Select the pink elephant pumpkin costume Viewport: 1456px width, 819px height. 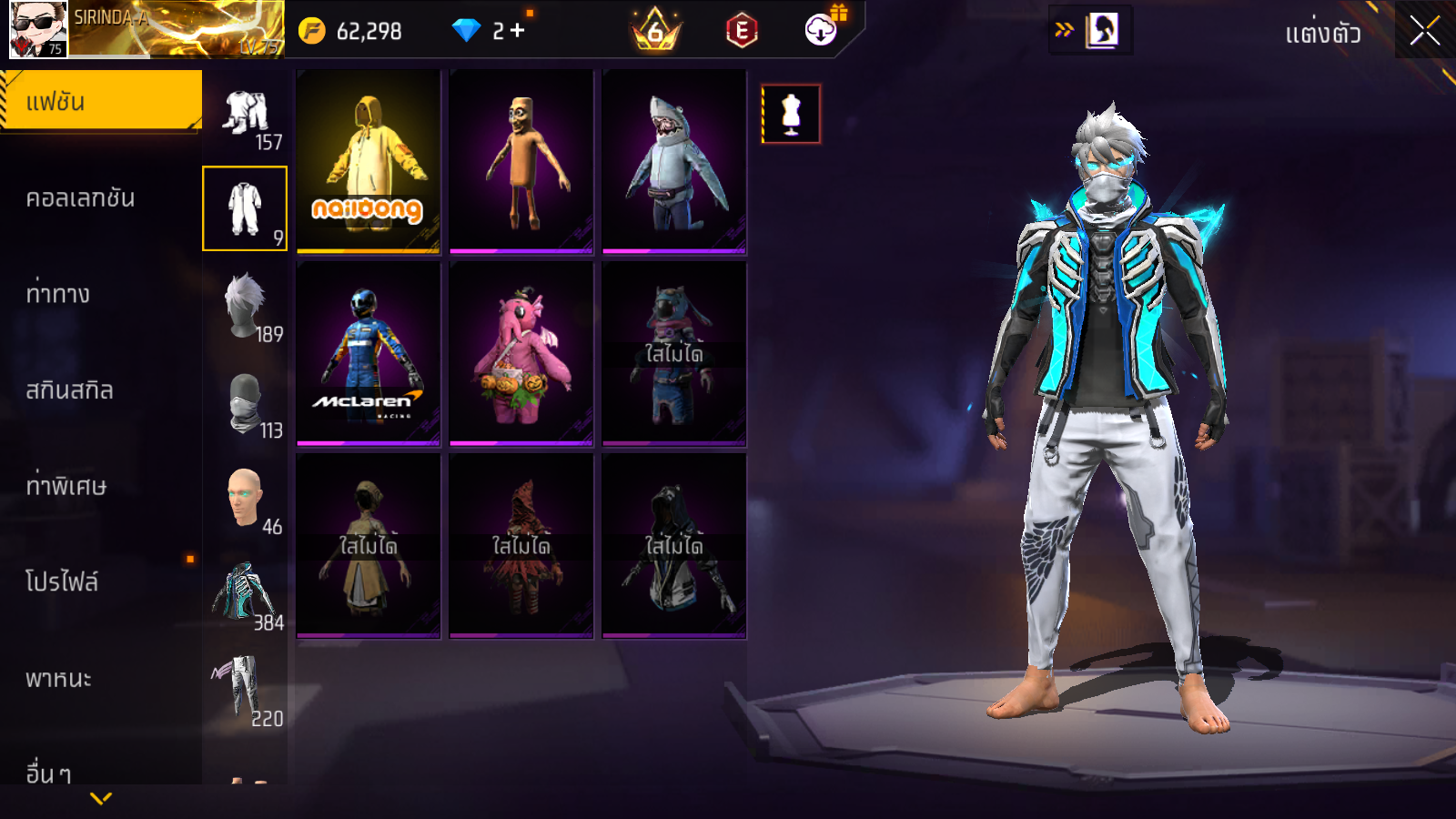(521, 354)
